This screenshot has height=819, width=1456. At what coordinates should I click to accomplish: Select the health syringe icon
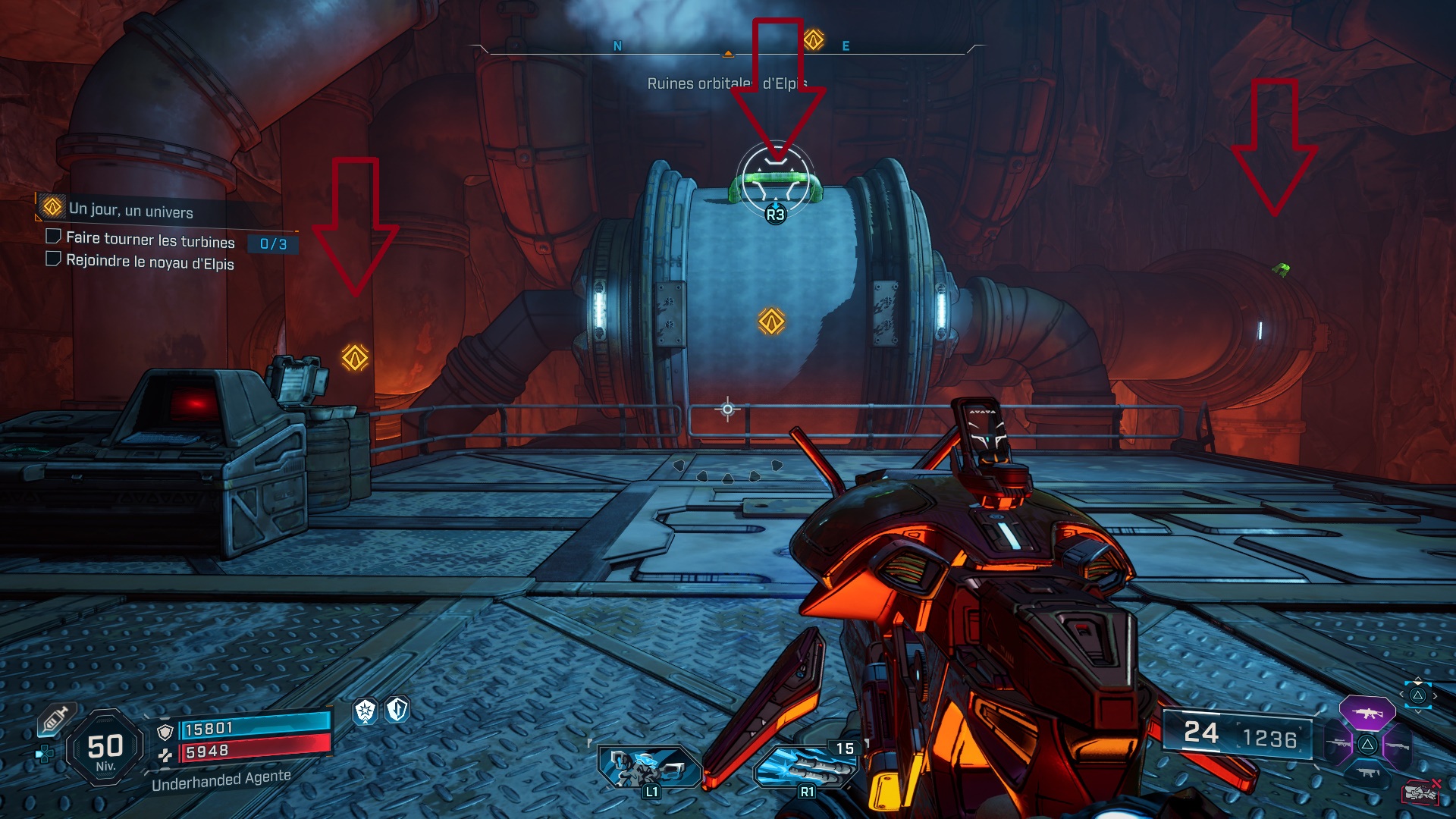57,719
